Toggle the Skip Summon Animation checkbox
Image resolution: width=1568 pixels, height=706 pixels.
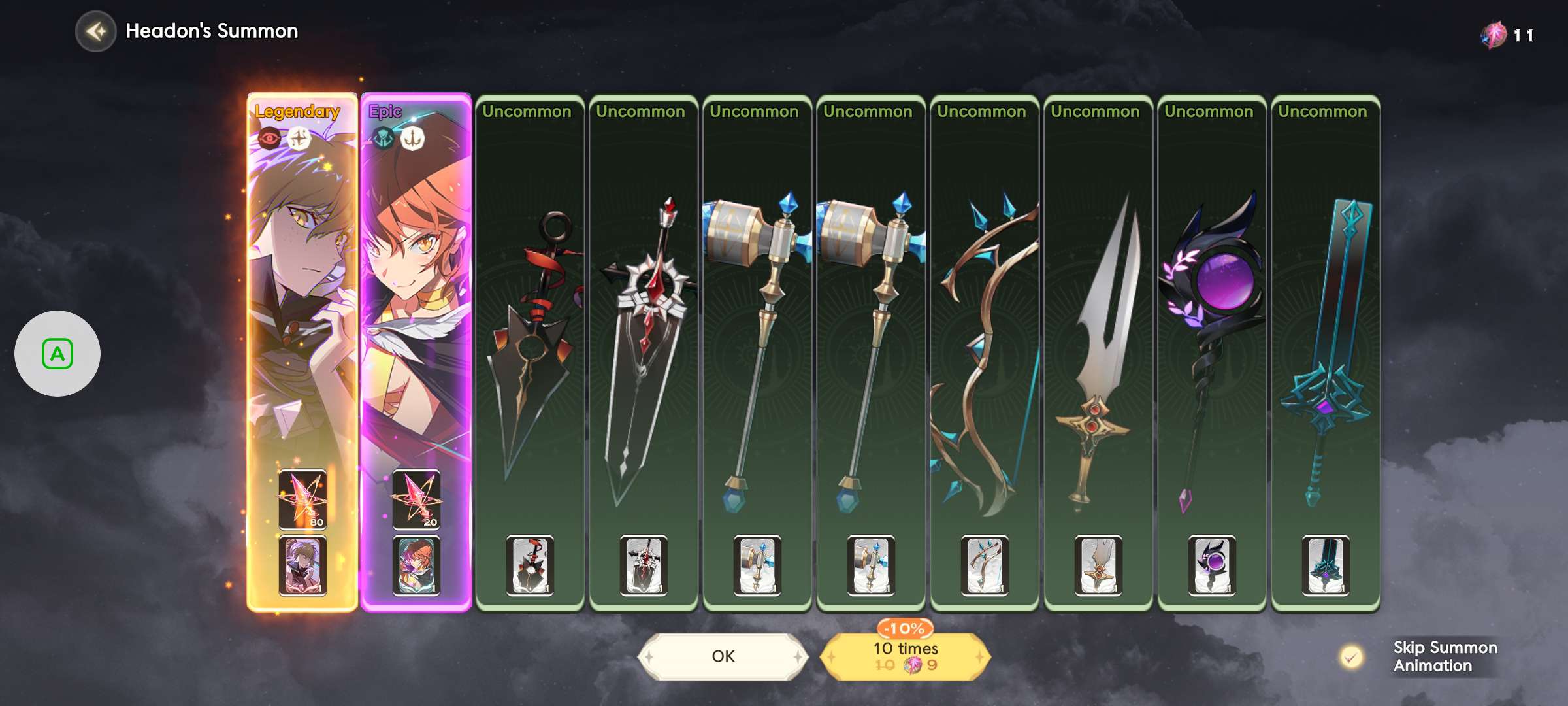(1351, 656)
